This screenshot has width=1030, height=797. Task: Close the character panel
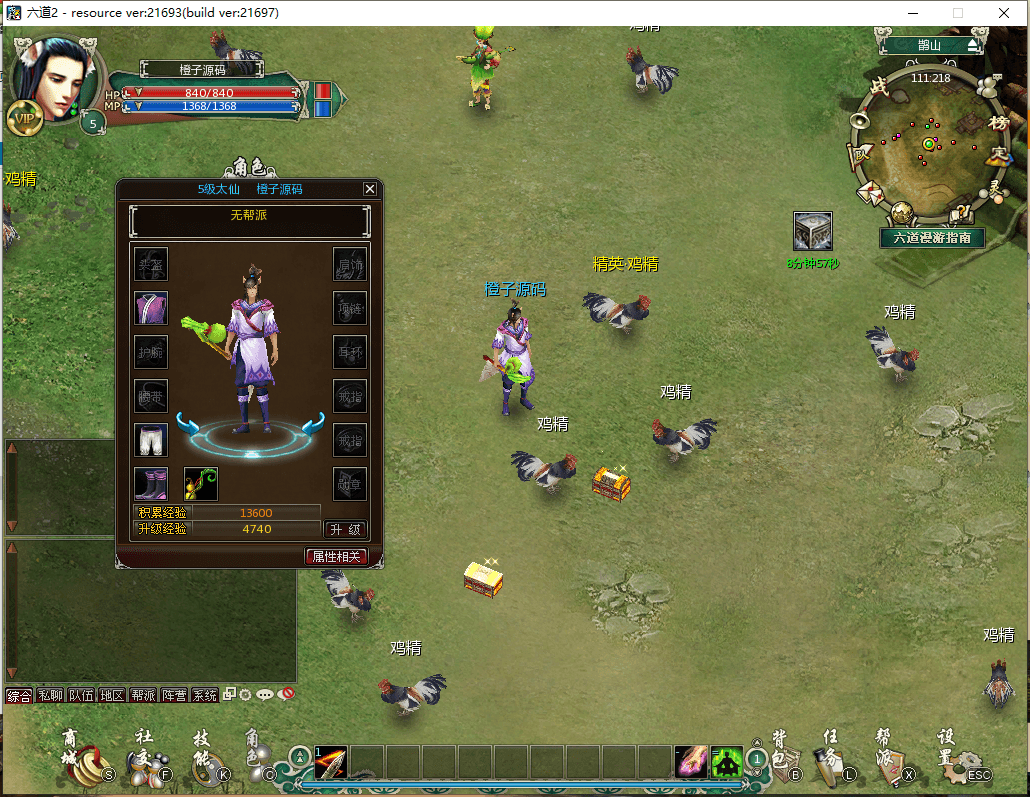[x=370, y=189]
